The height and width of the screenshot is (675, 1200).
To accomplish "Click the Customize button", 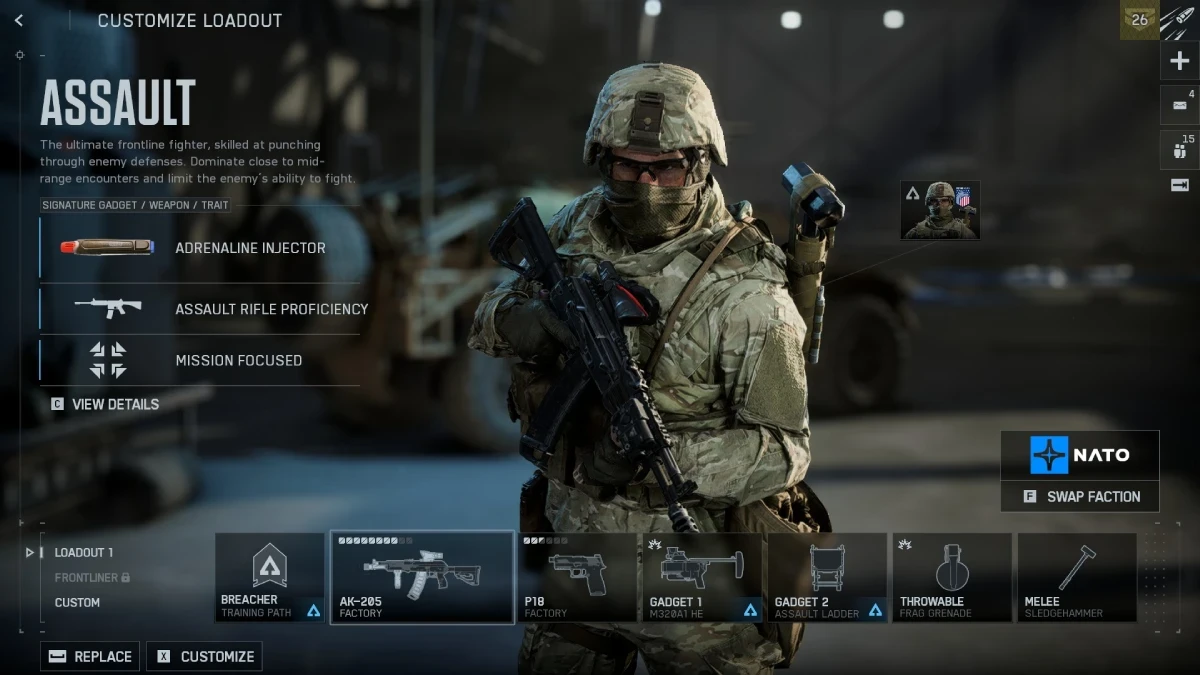I will (x=204, y=656).
